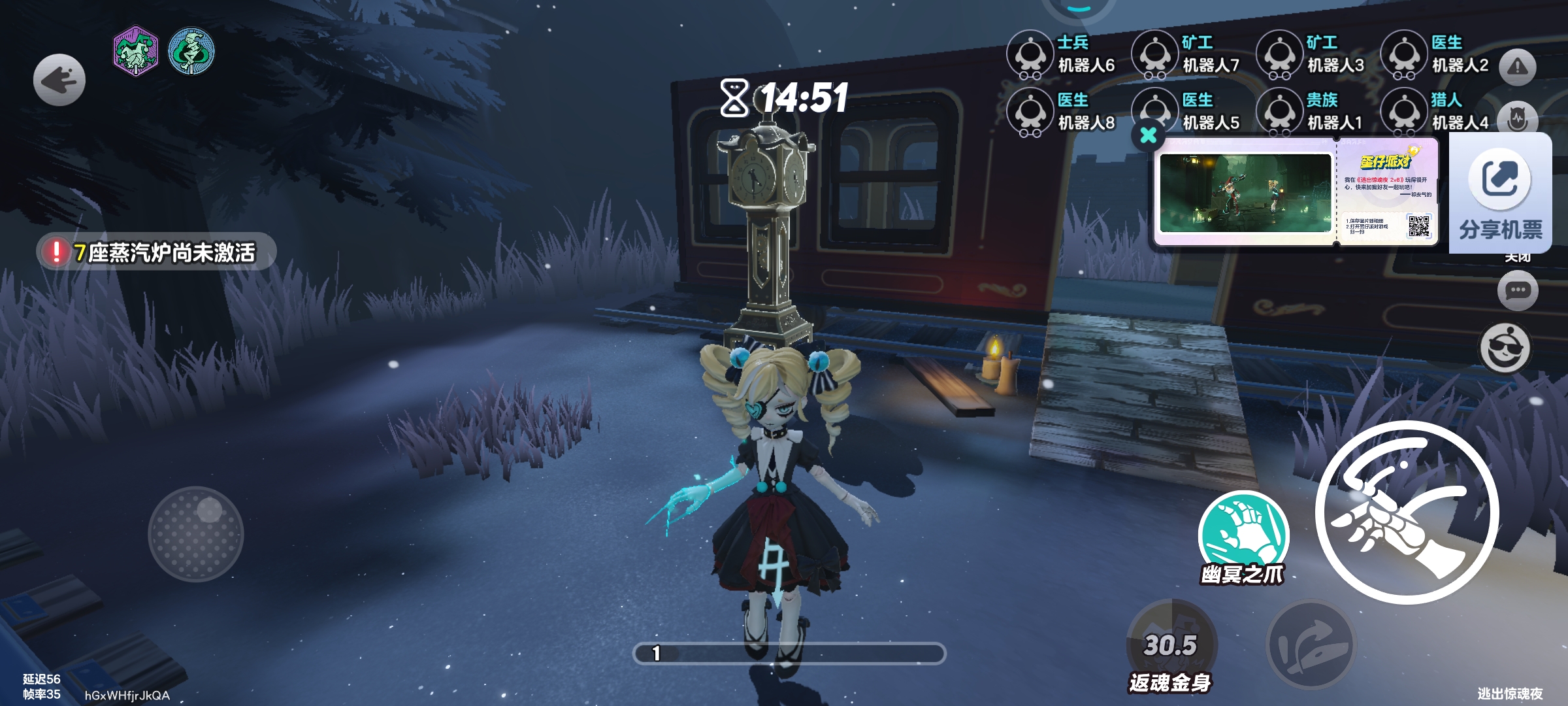Select player 机器人2 the 医生

[x=1435, y=54]
